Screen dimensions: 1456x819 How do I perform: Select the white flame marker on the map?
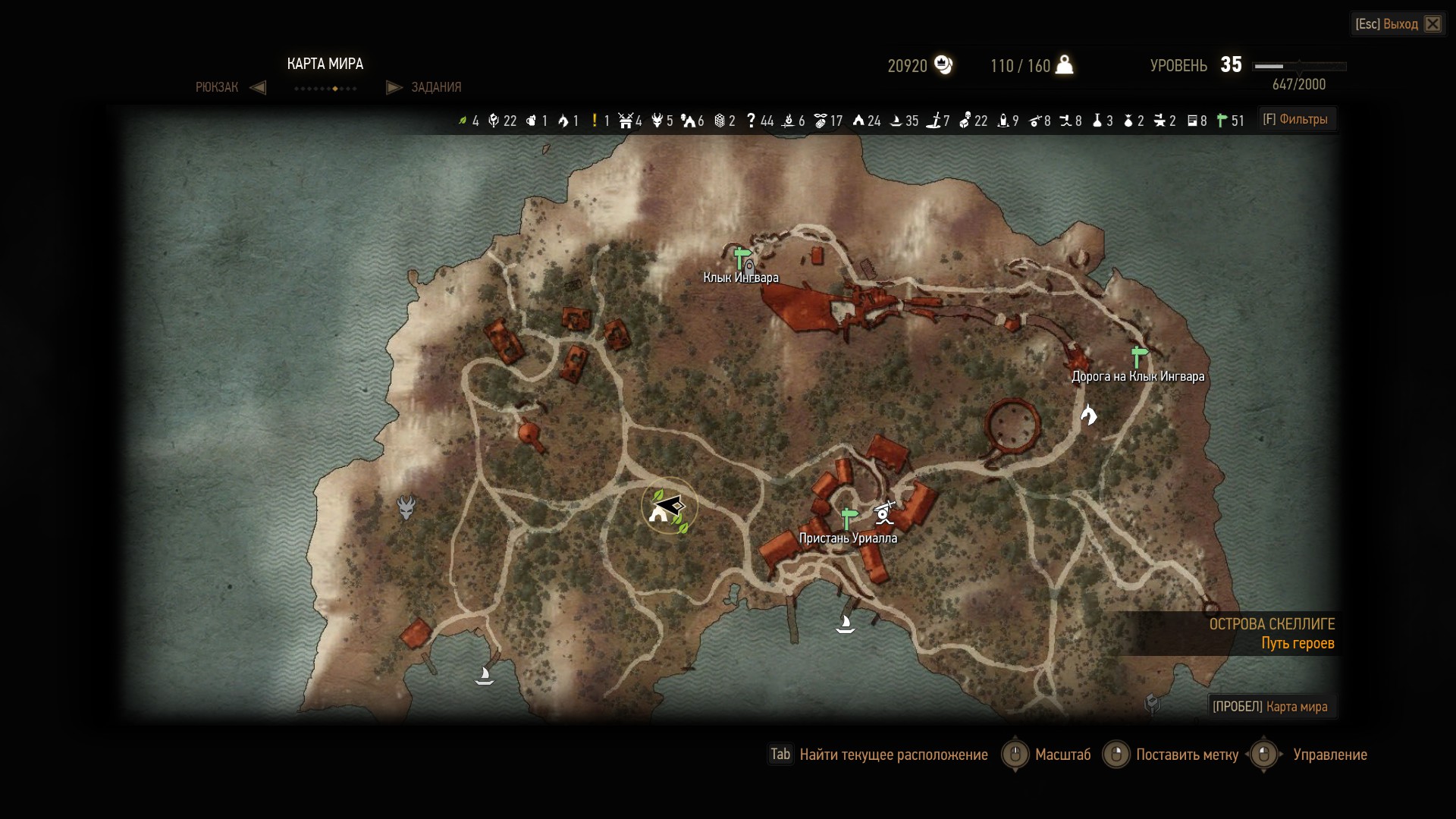click(1088, 415)
